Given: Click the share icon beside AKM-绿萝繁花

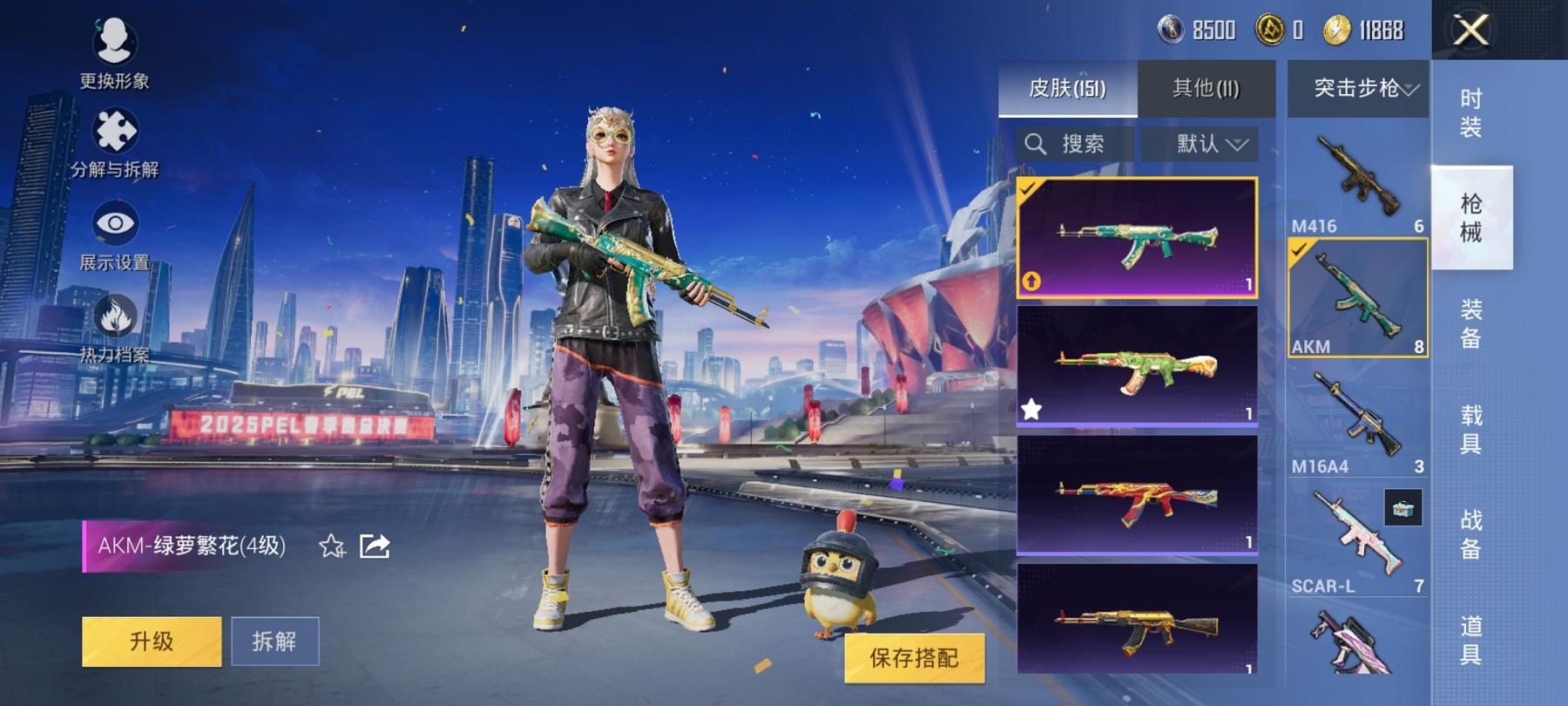Looking at the screenshot, I should pos(375,545).
